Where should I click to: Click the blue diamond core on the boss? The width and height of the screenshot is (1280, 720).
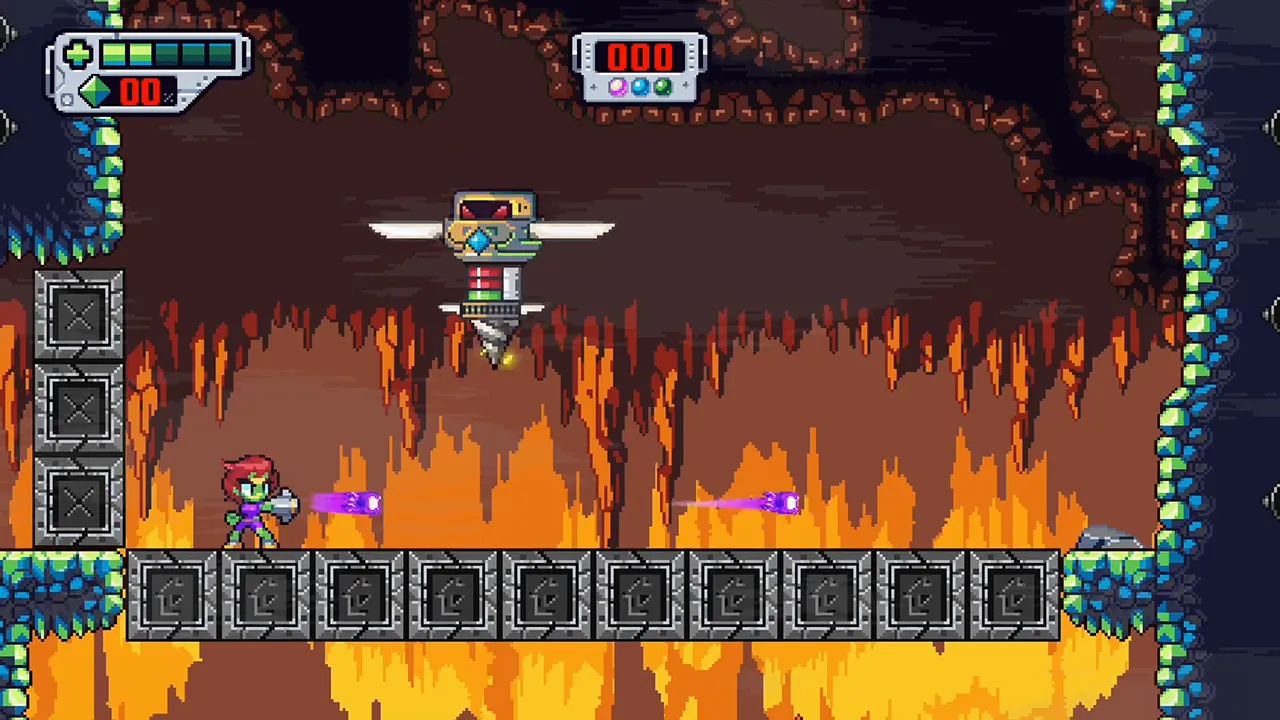pos(479,240)
